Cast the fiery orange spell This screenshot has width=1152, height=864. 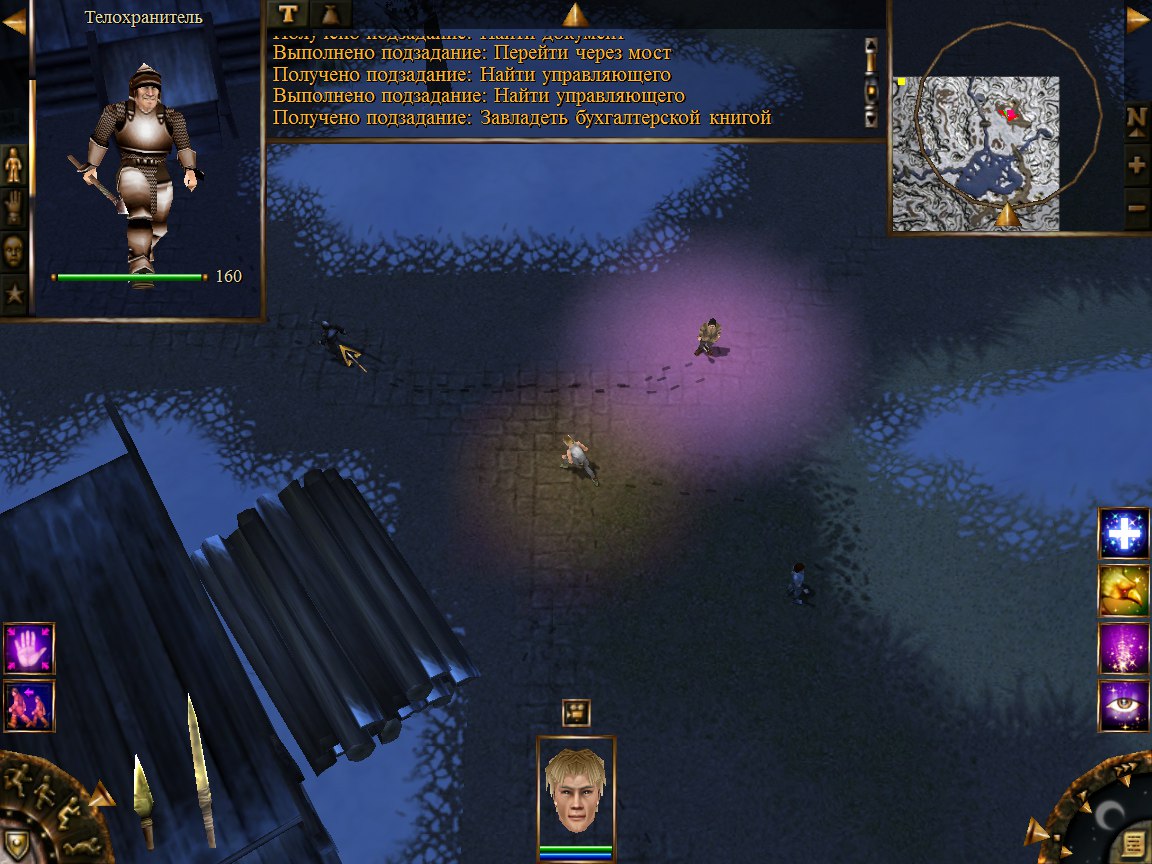(1124, 591)
